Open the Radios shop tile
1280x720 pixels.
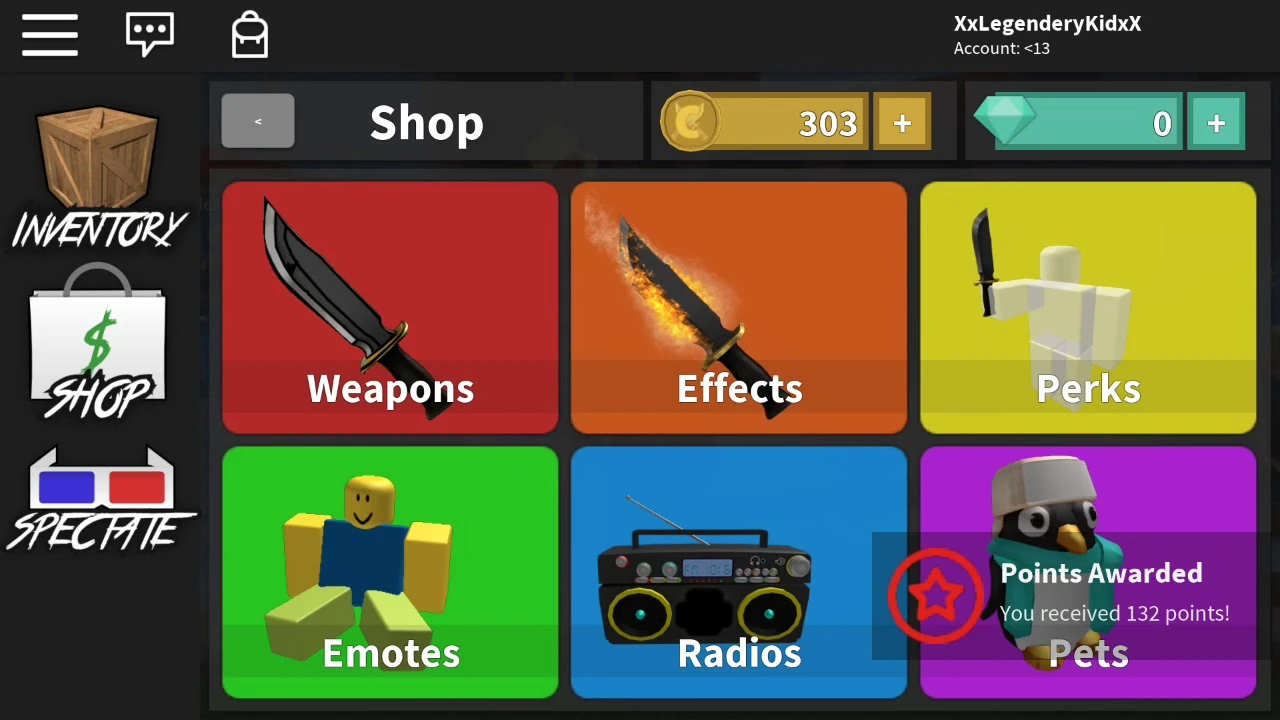[x=739, y=572]
